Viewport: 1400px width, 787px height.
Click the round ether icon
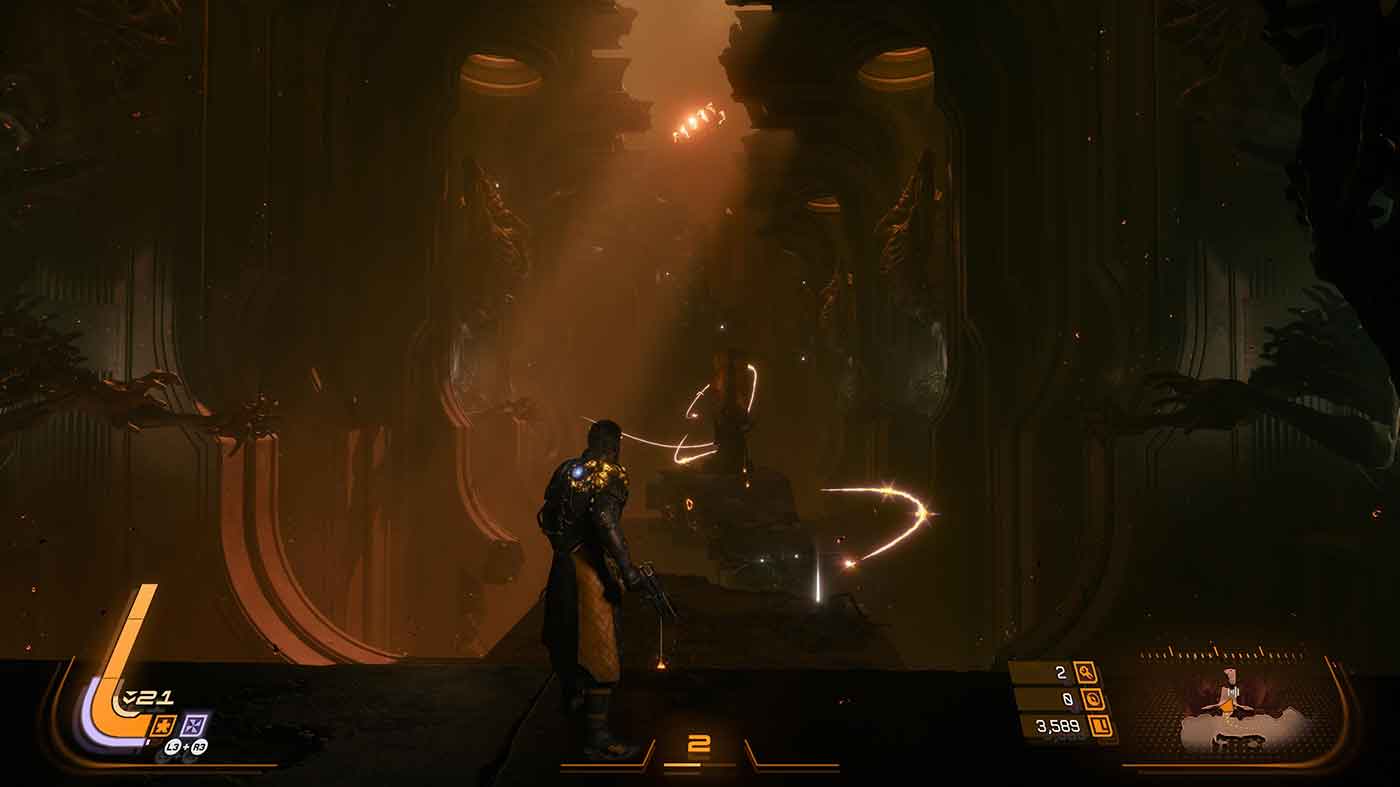[1092, 699]
